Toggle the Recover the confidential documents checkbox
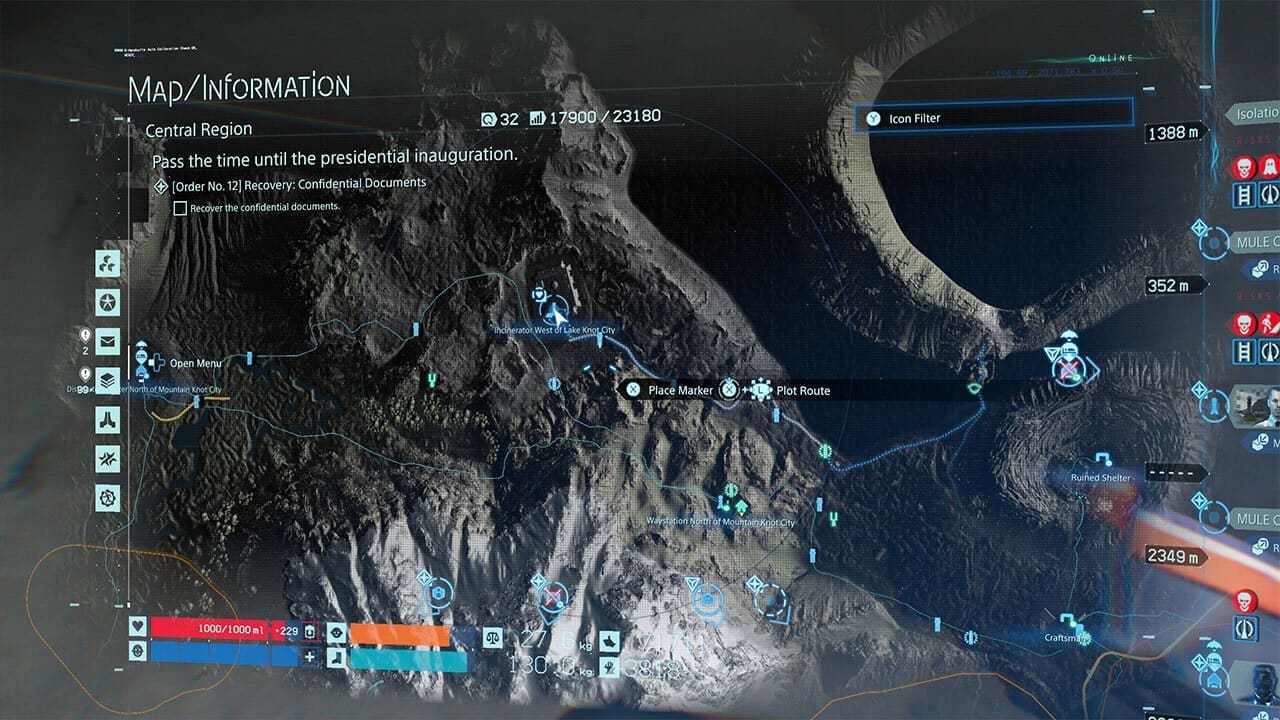 pos(180,208)
